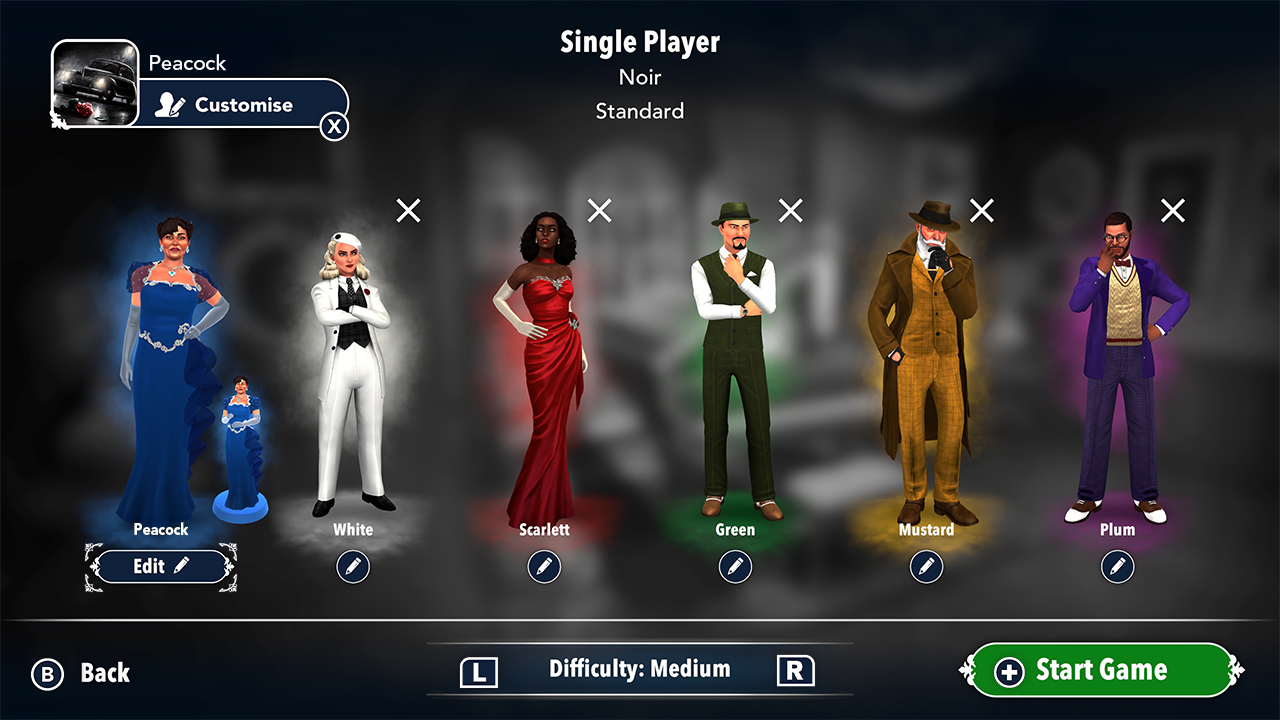The width and height of the screenshot is (1280, 720).
Task: Click the Noir theme label
Action: [639, 77]
